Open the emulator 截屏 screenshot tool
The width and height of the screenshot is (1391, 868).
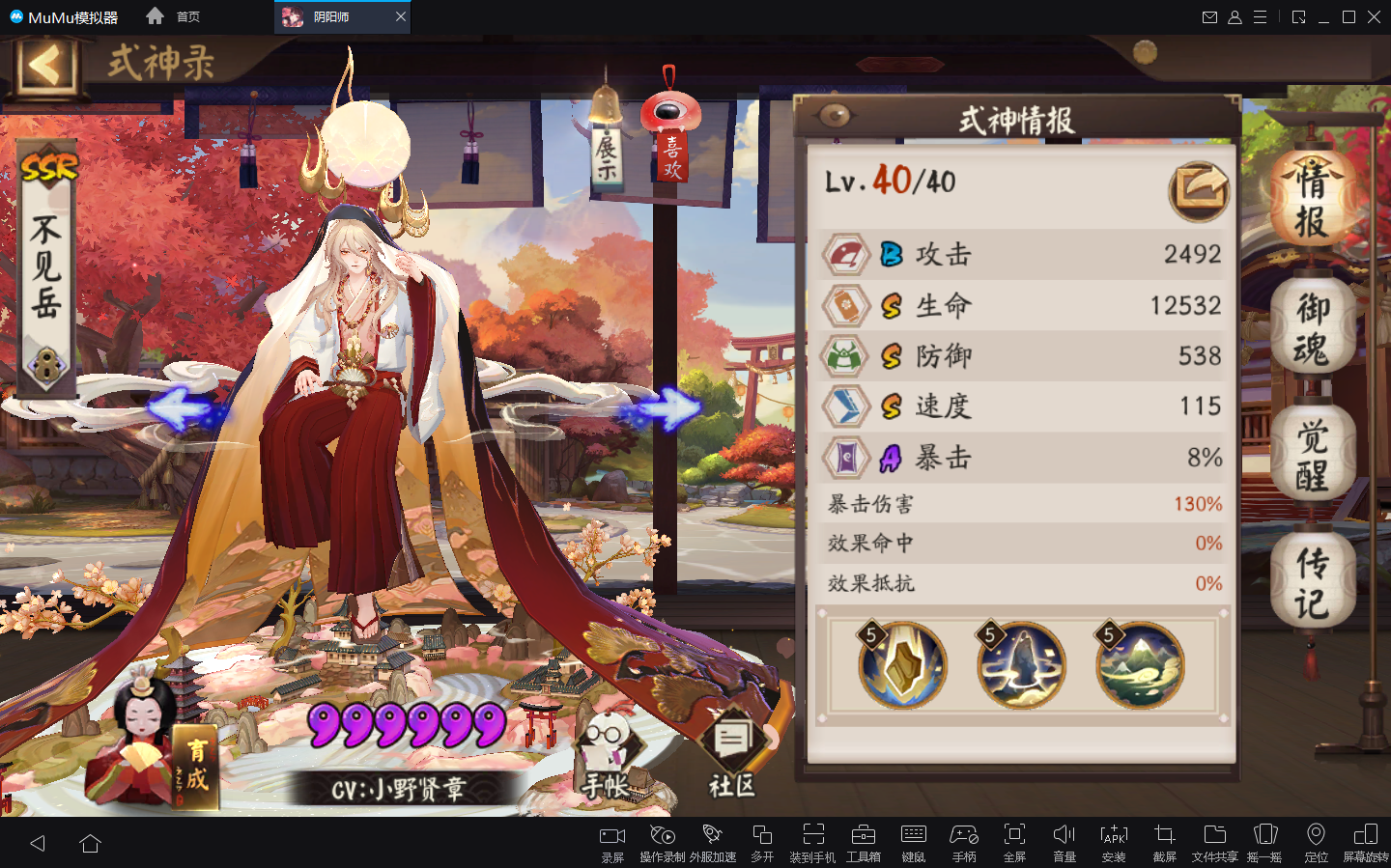[x=1164, y=842]
